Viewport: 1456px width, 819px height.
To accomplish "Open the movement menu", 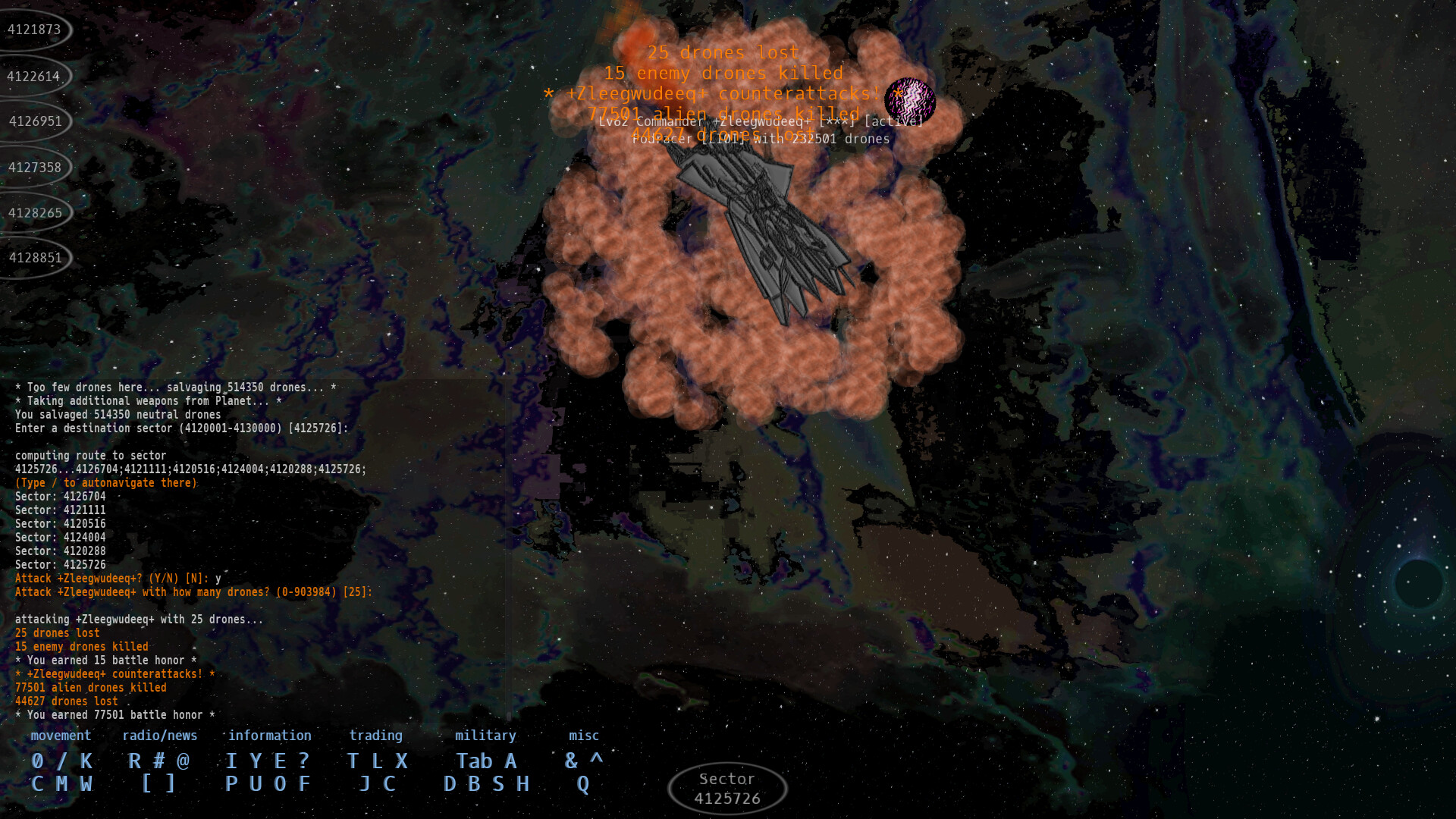I will coord(61,735).
